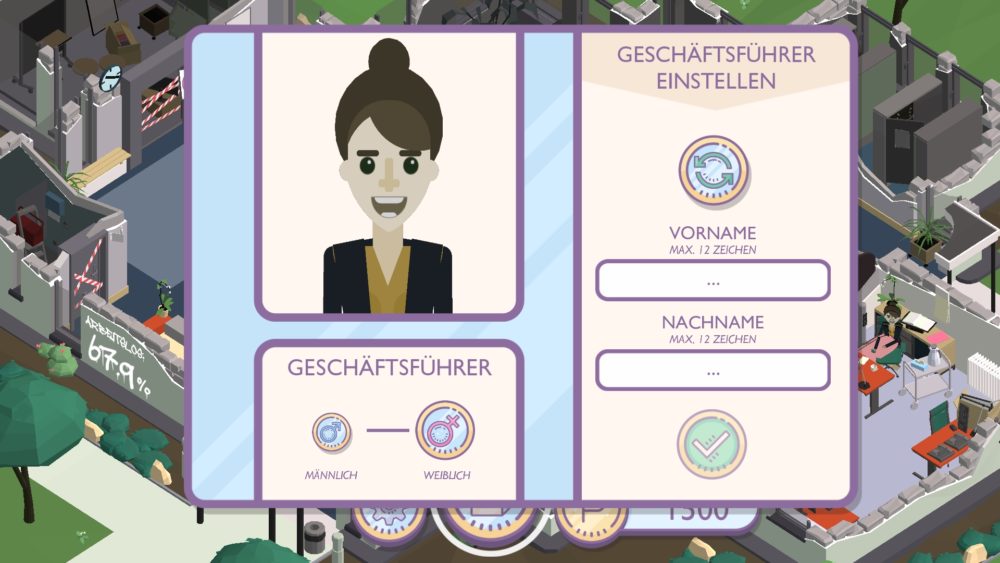
Task: Choose the Männlich gender option
Action: 331,432
